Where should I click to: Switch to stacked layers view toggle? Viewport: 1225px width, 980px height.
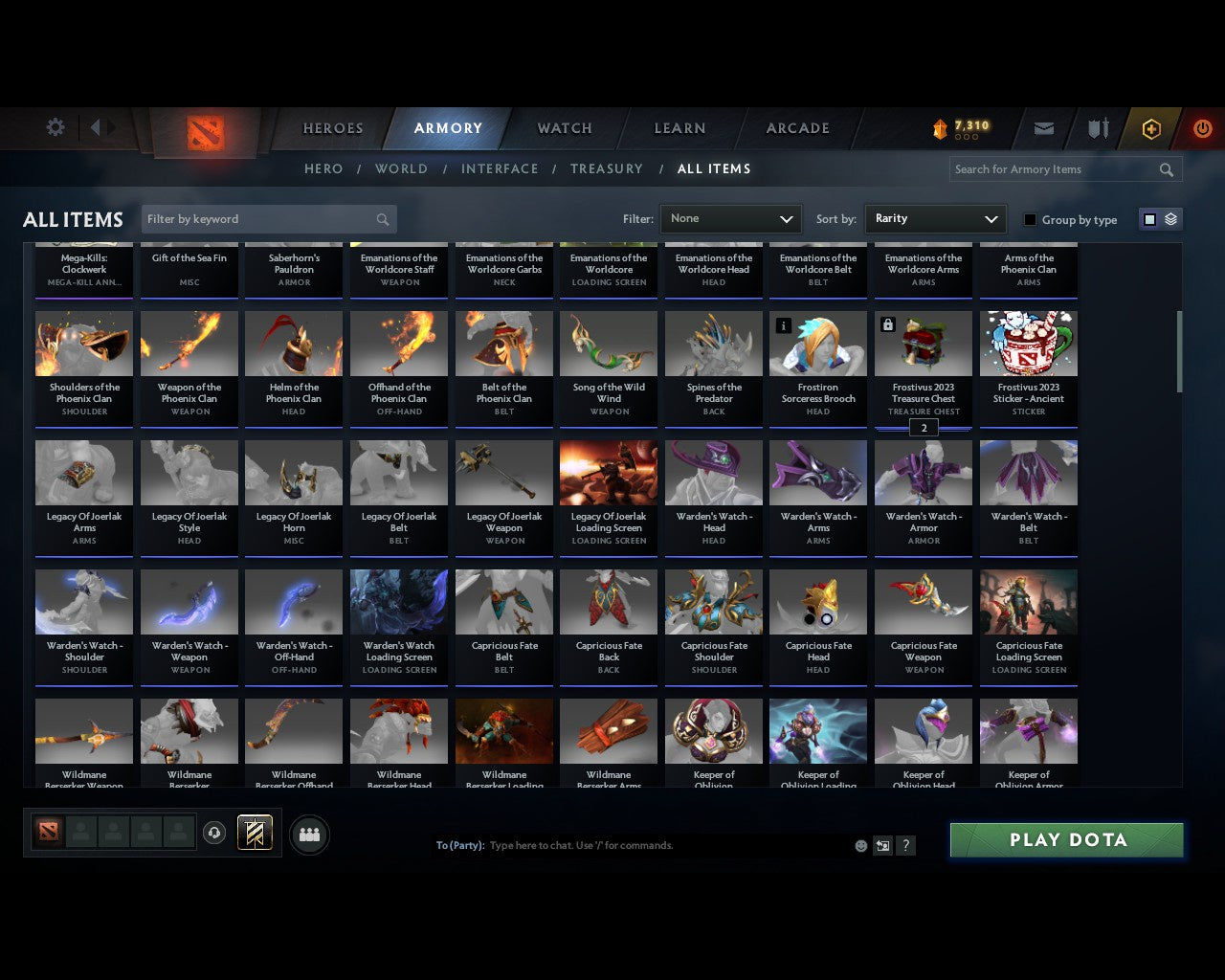(x=1170, y=218)
